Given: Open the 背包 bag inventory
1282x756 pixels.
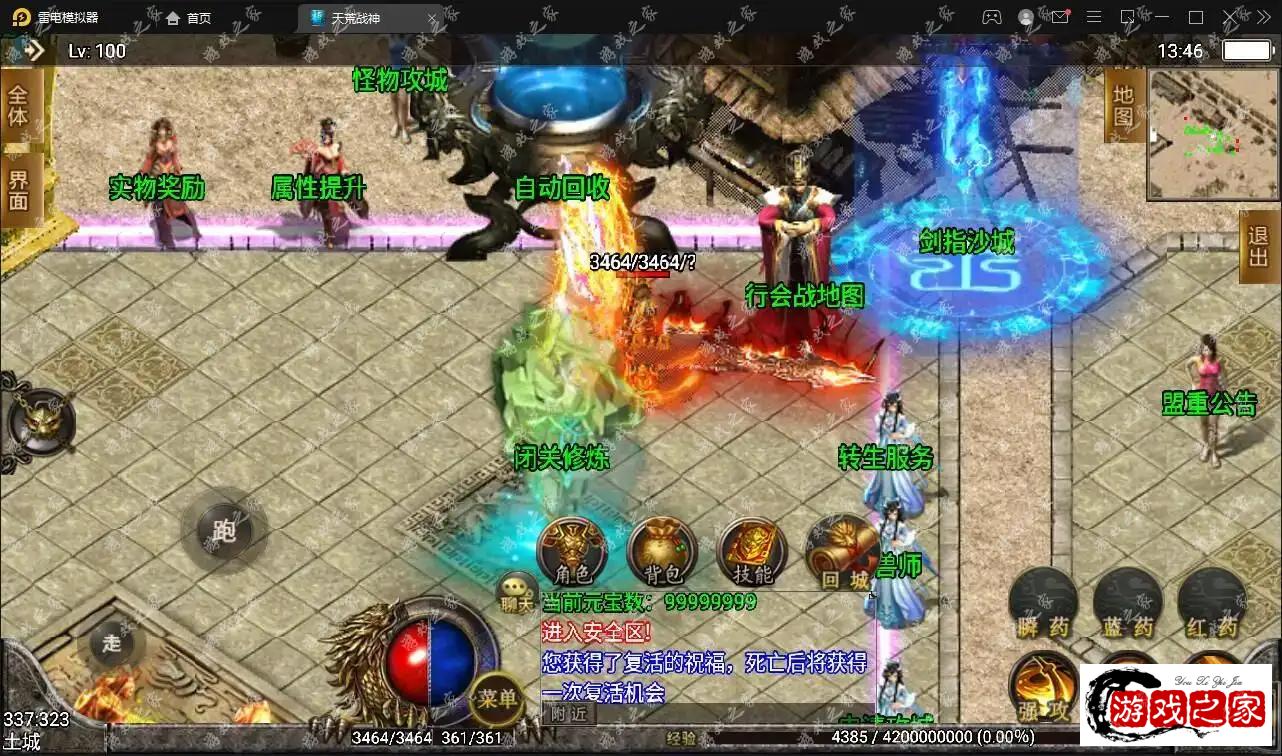Looking at the screenshot, I should pyautogui.click(x=661, y=551).
